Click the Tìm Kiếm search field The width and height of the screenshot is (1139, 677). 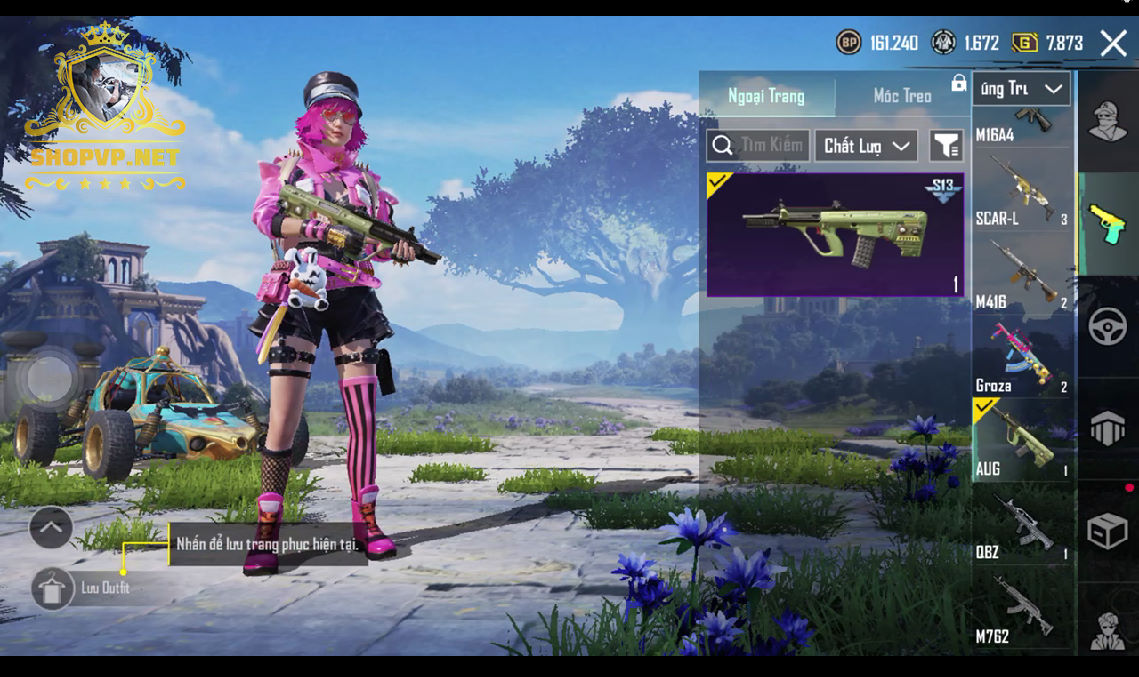coord(759,146)
